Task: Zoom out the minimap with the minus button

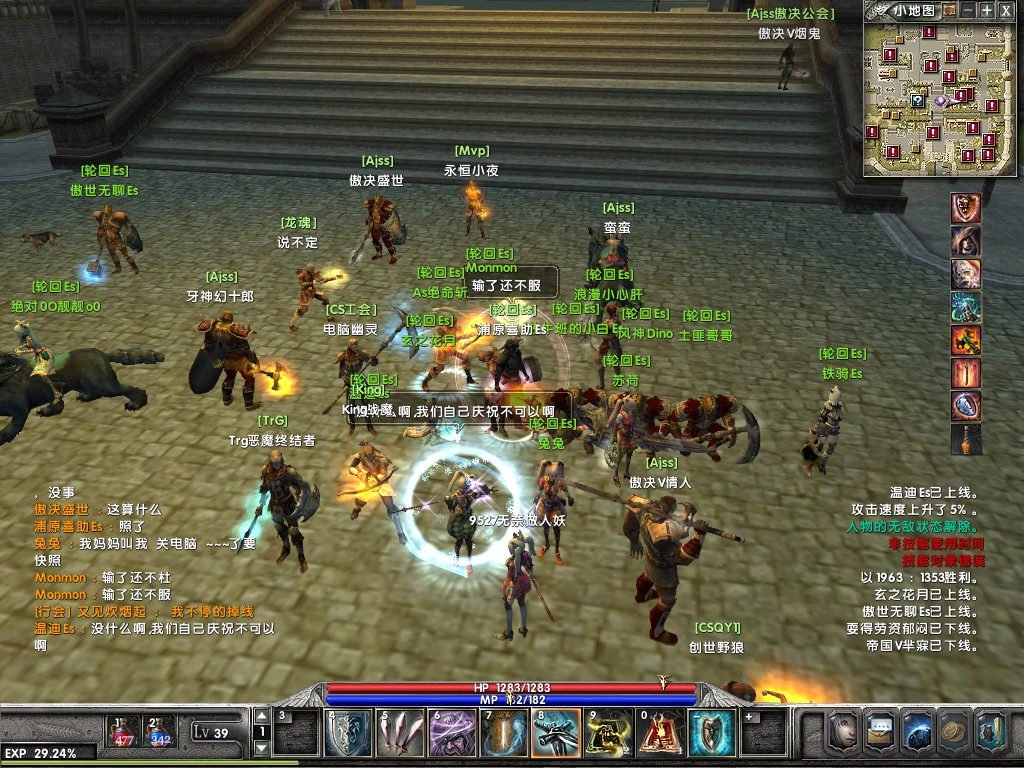Action: pyautogui.click(x=967, y=10)
